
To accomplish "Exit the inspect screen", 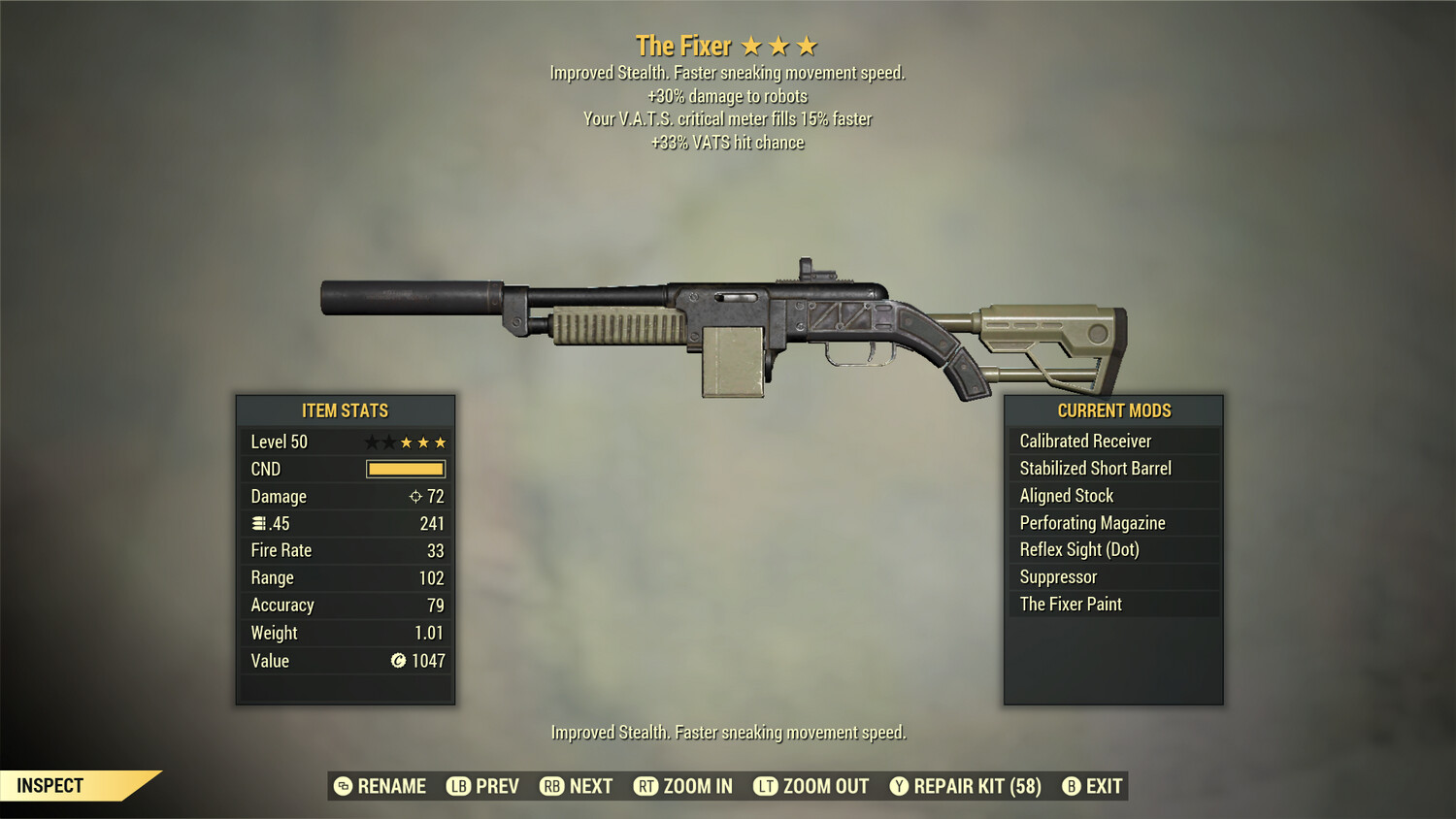I will (x=1093, y=786).
